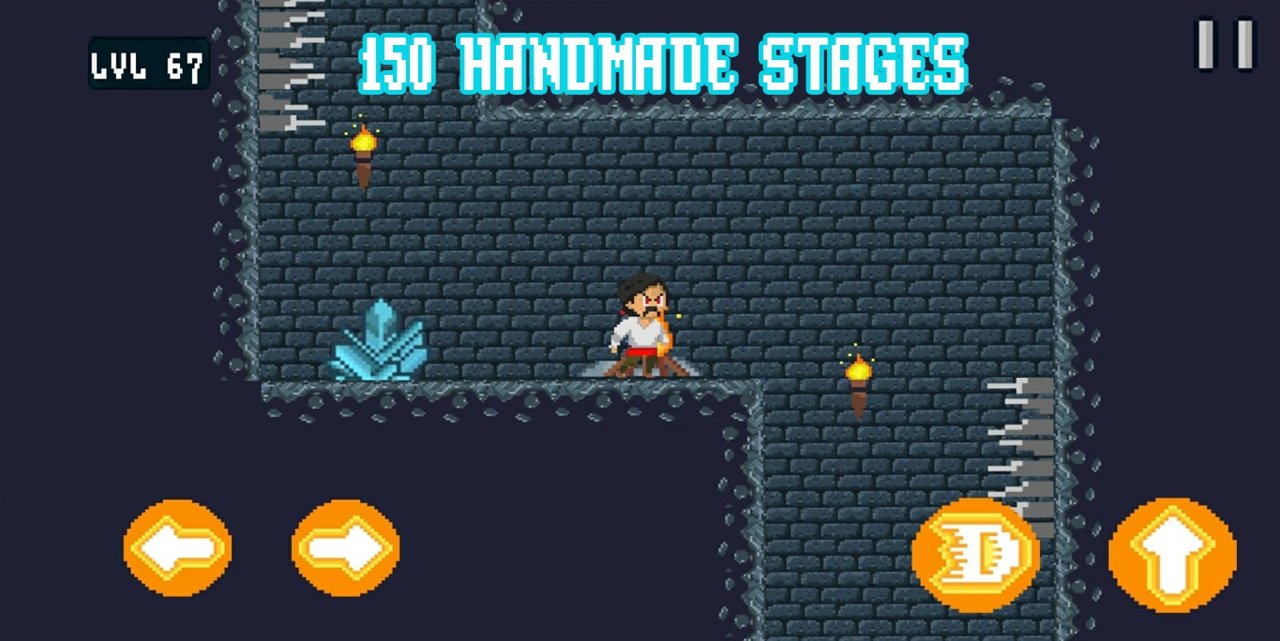The width and height of the screenshot is (1280, 641).
Task: Tap the move left arrow button
Action: click(x=178, y=548)
